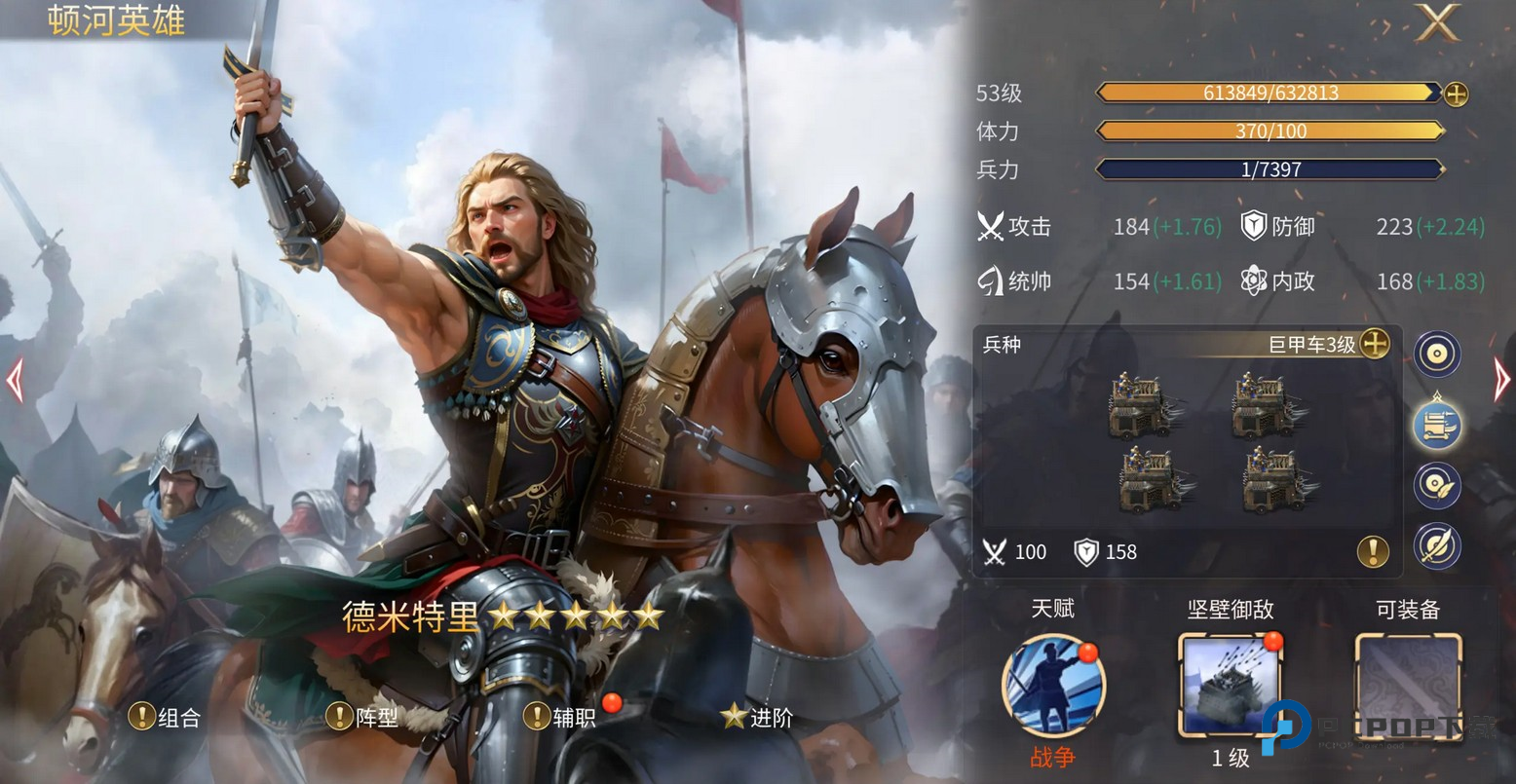Screen dimensions: 1516x784
Task: Switch to the previous hero
Action: (15, 380)
